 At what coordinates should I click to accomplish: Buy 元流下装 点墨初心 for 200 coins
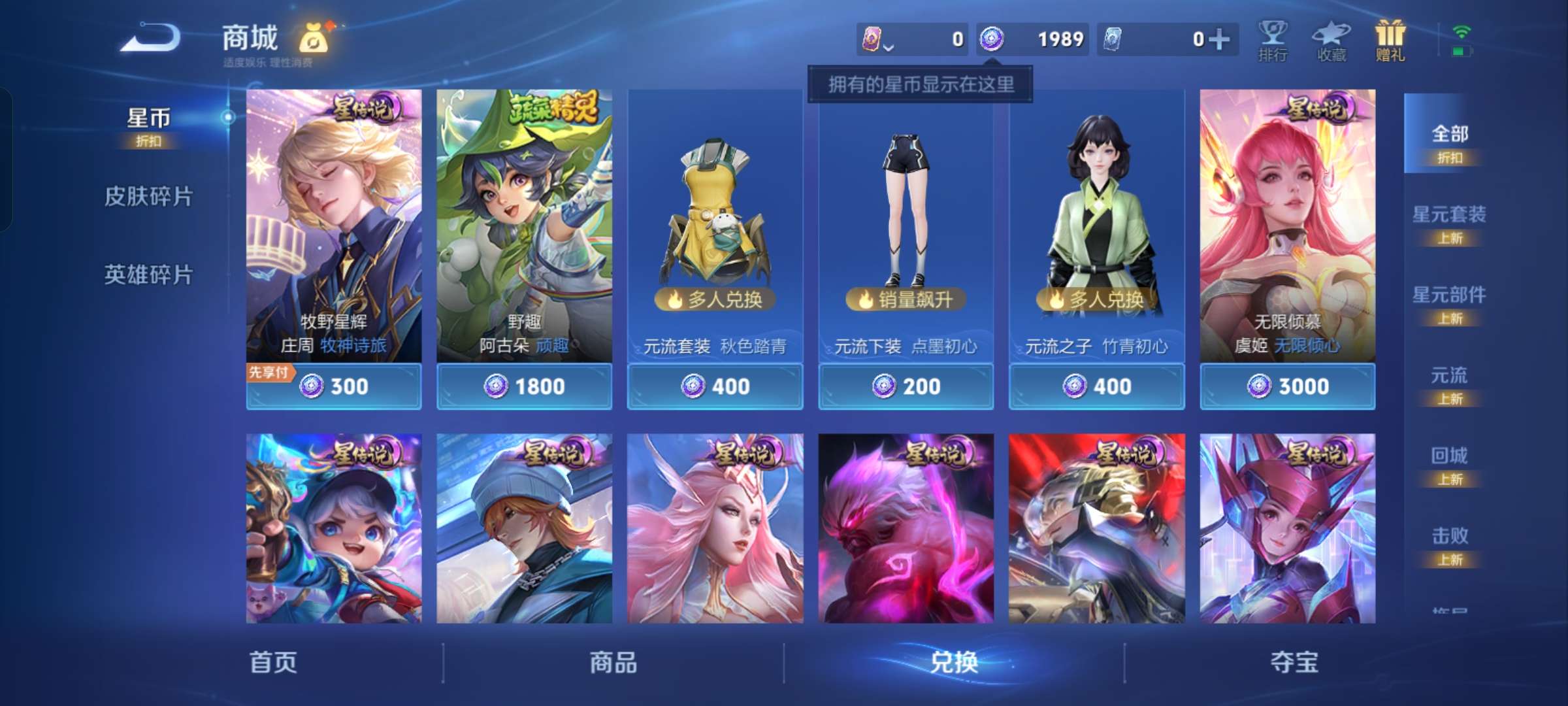(x=906, y=386)
